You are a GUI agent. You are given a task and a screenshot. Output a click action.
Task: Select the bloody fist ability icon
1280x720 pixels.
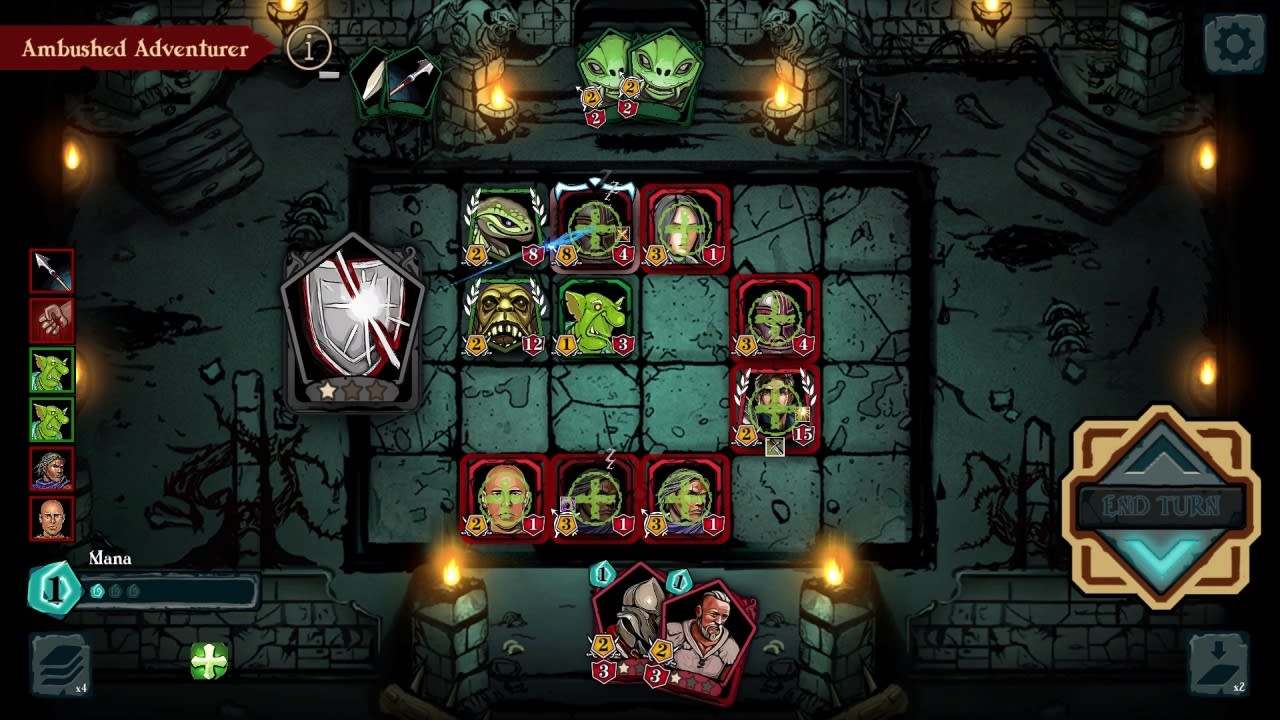click(52, 320)
